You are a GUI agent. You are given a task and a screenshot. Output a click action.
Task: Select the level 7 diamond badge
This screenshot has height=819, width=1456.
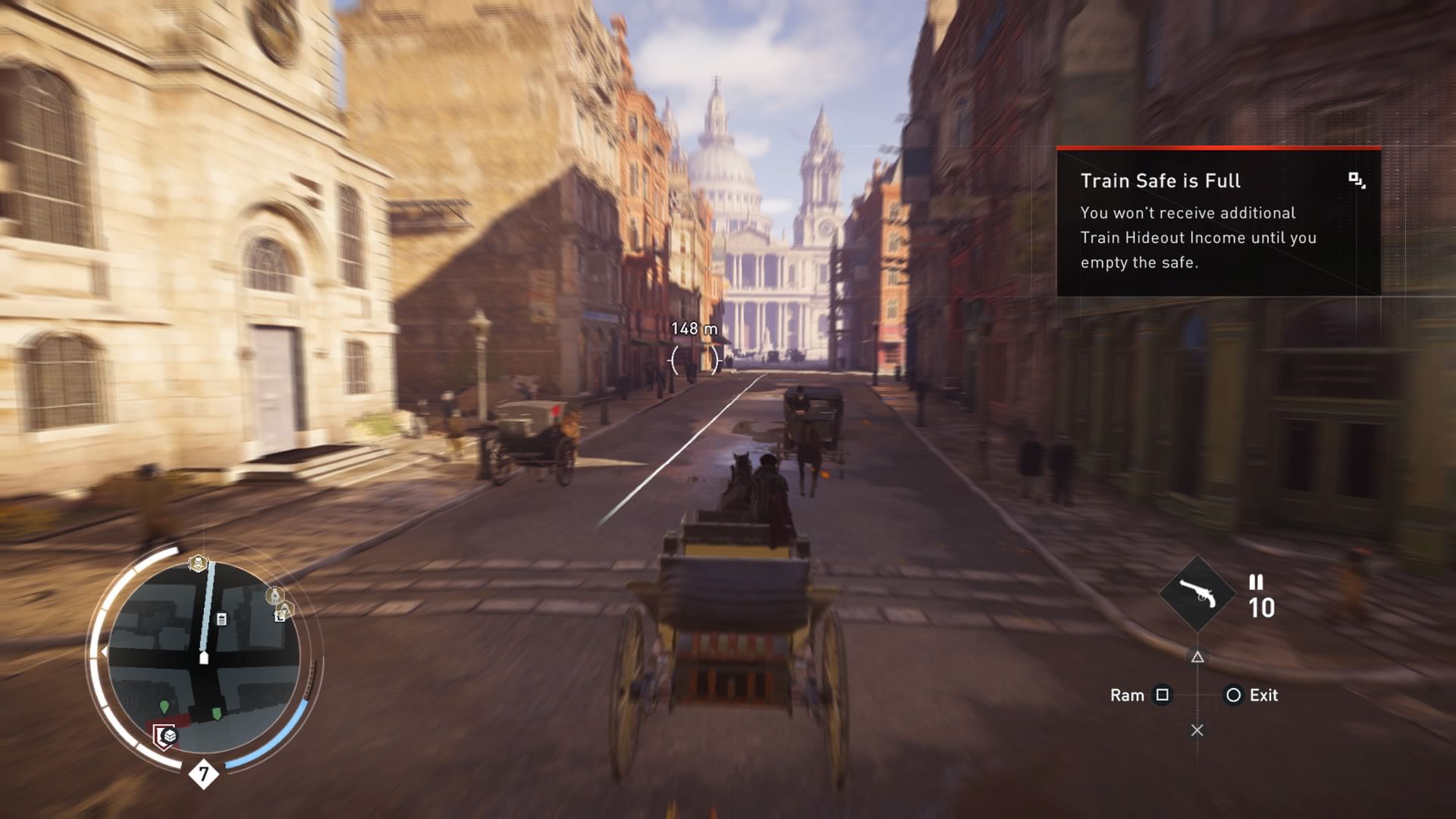203,774
